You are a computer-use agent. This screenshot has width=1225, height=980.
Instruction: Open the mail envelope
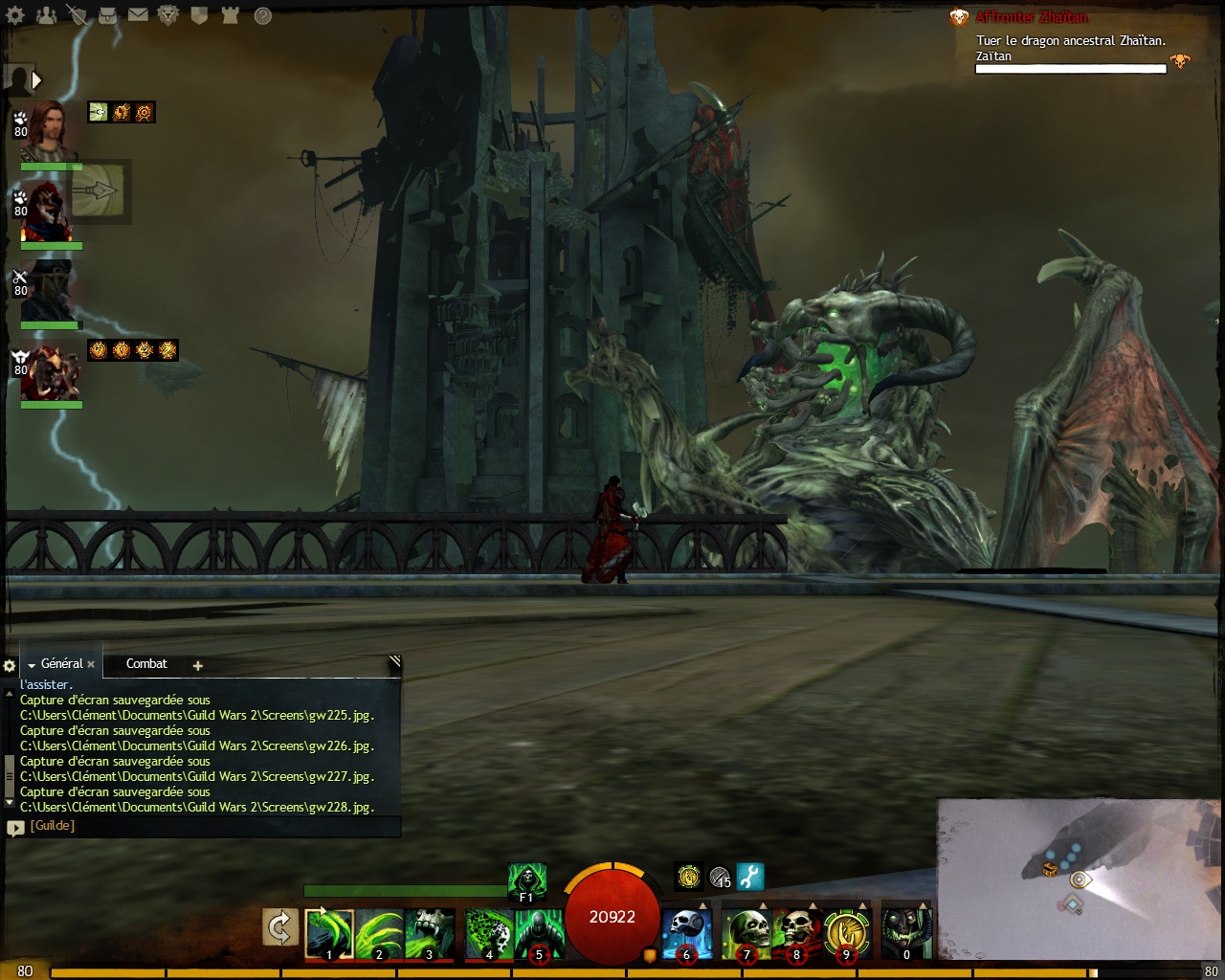[138, 14]
